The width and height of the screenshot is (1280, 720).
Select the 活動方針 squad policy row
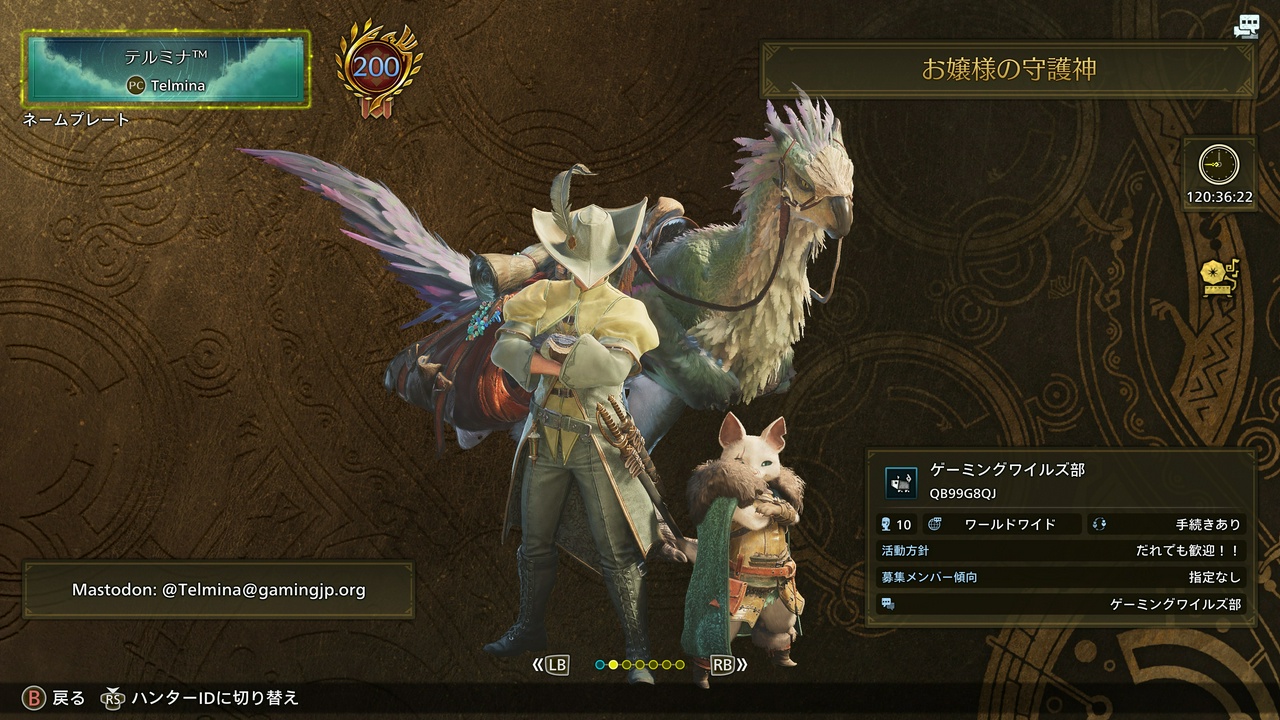[1061, 551]
